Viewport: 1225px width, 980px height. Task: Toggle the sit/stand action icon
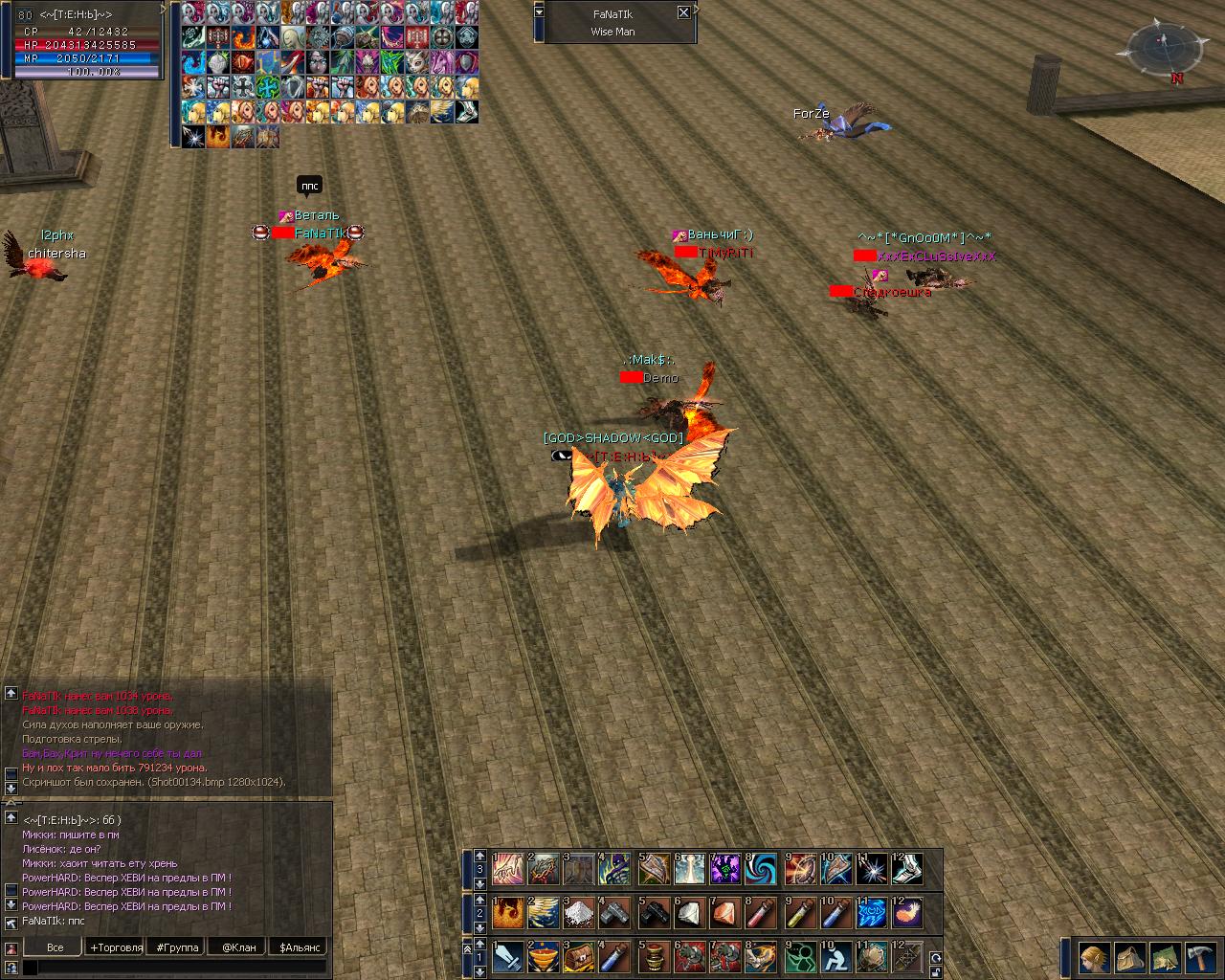835,956
